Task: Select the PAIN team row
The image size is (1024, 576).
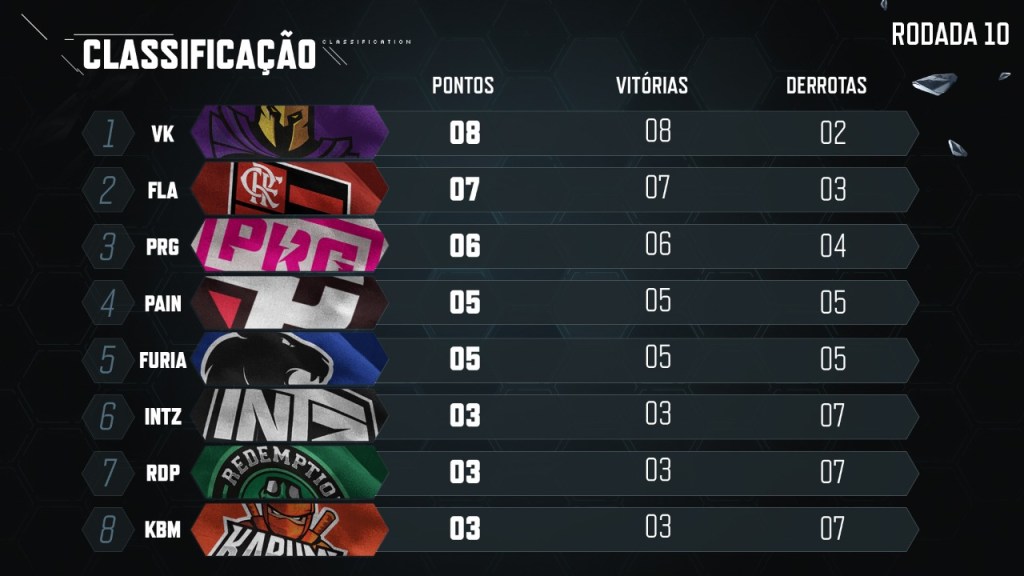Action: point(500,303)
